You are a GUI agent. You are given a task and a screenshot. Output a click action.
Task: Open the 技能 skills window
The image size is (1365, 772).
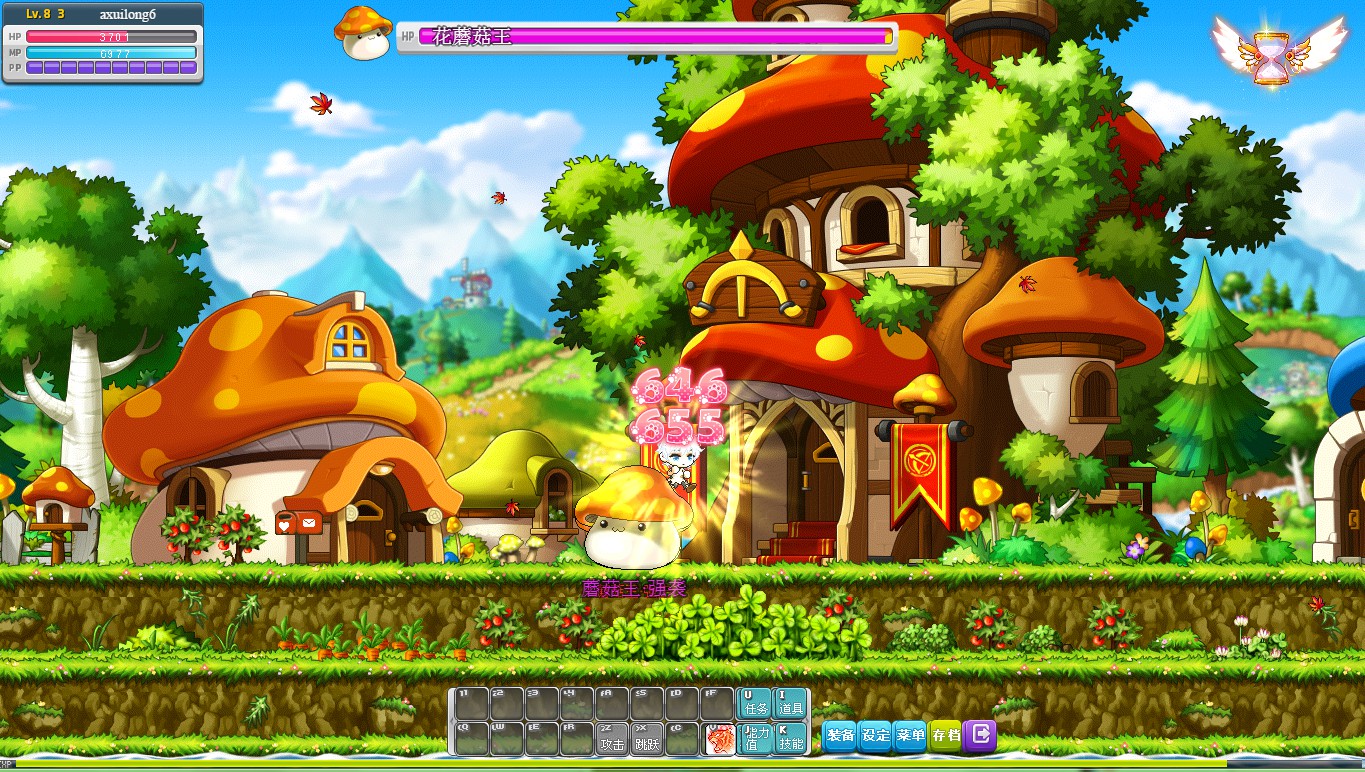point(790,738)
